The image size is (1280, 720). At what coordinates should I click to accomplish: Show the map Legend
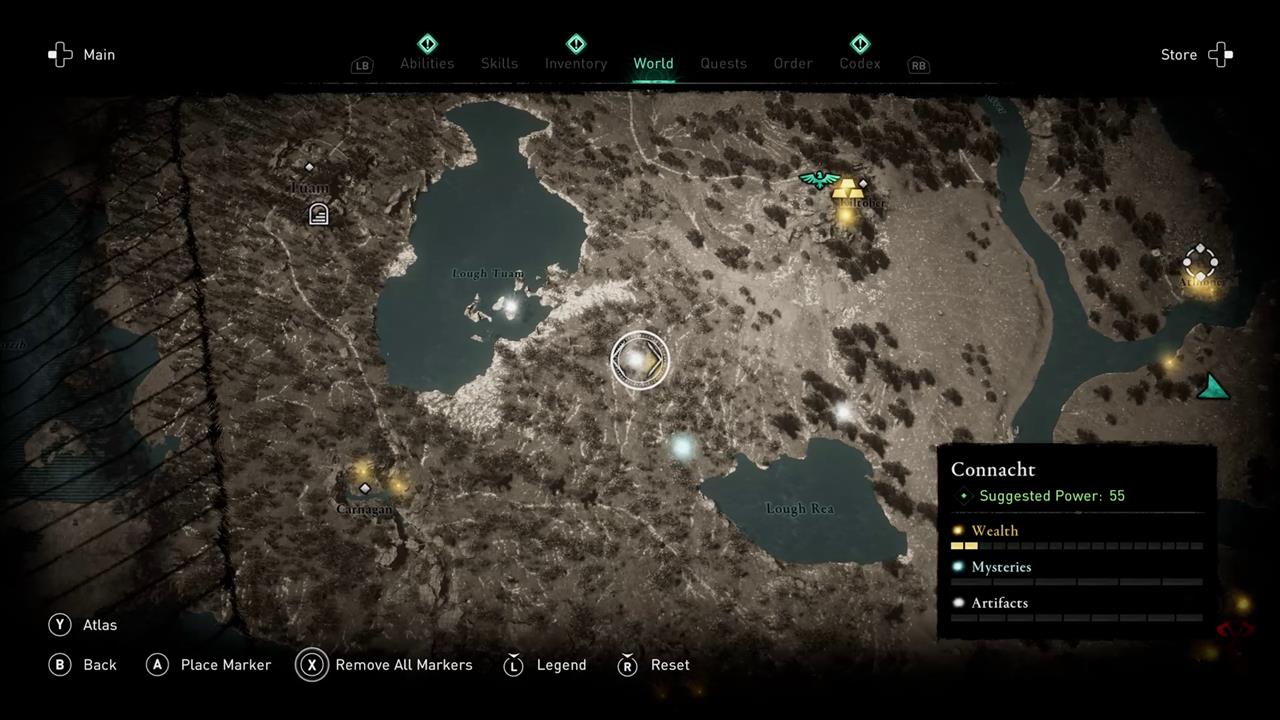(x=546, y=665)
